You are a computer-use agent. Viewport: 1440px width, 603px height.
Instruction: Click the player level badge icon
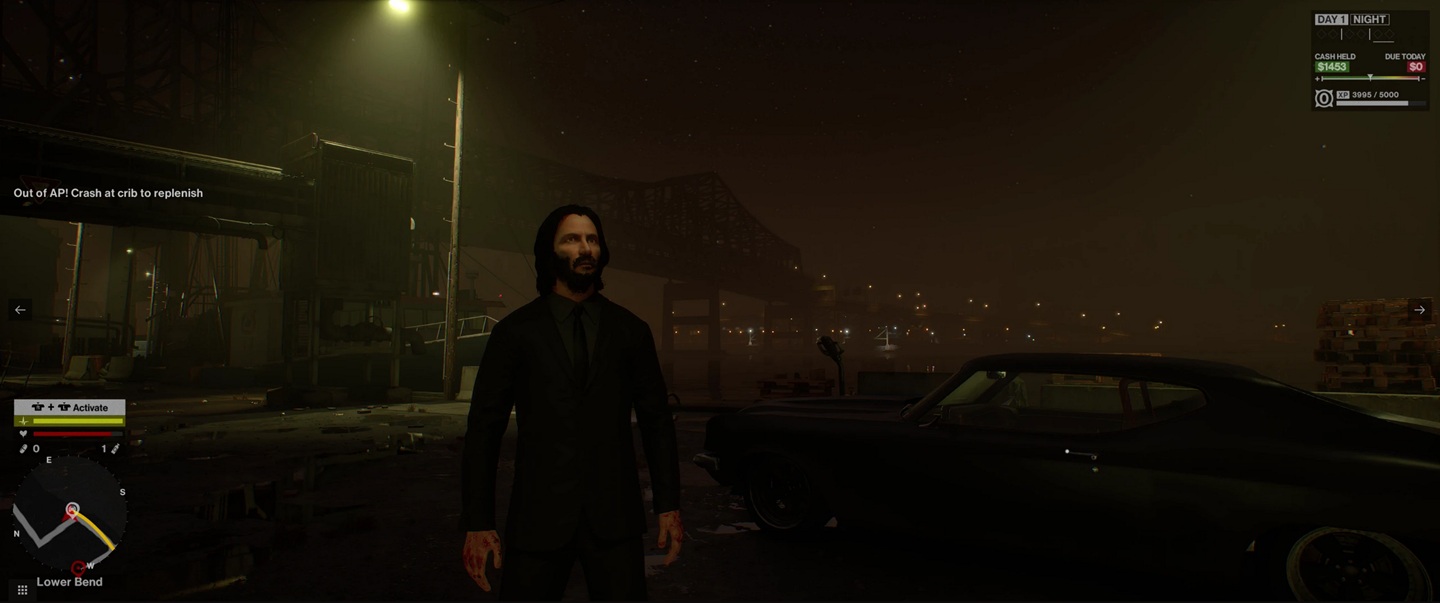[x=1324, y=98]
